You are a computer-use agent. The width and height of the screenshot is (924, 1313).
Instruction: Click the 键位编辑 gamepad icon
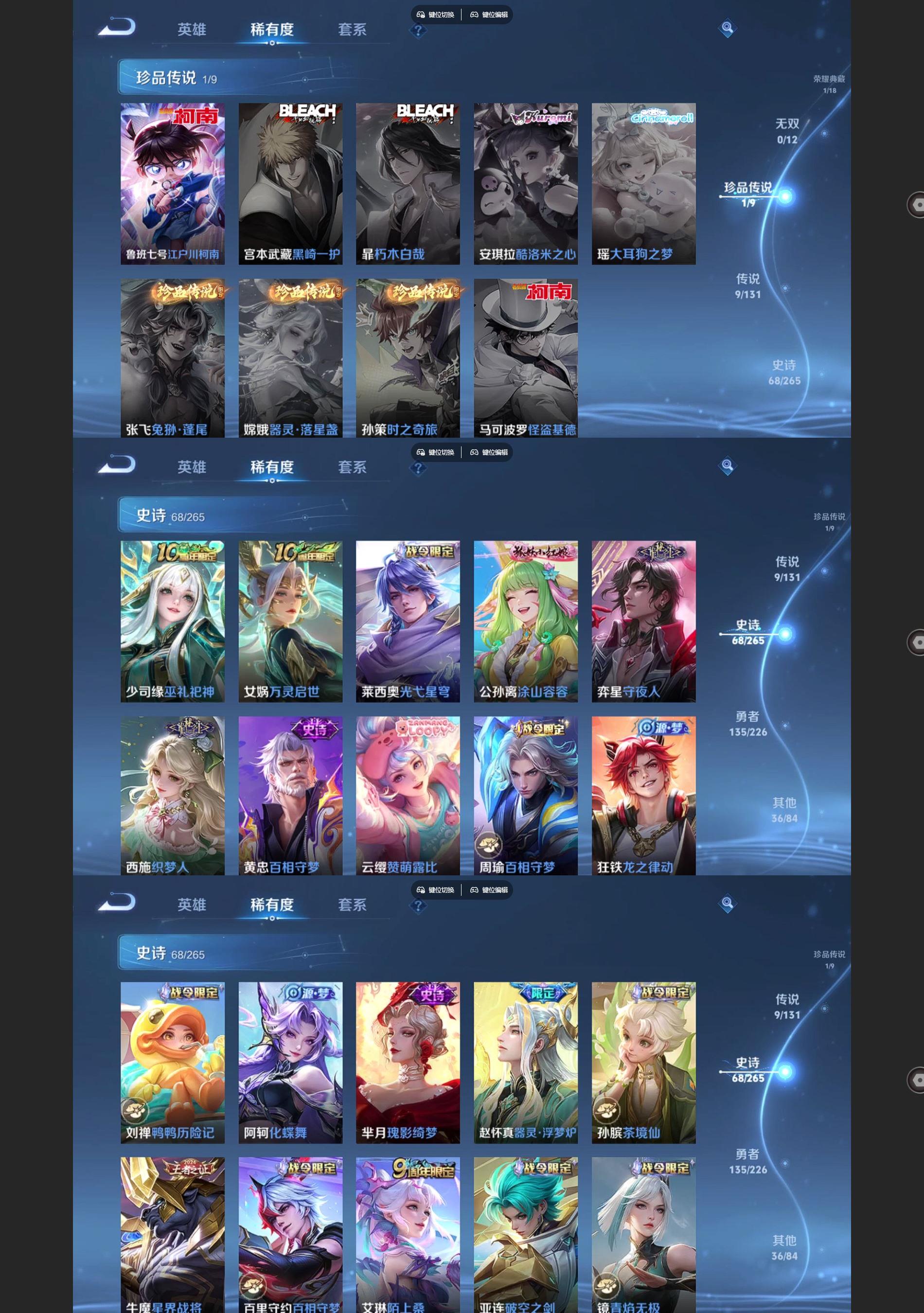474,16
